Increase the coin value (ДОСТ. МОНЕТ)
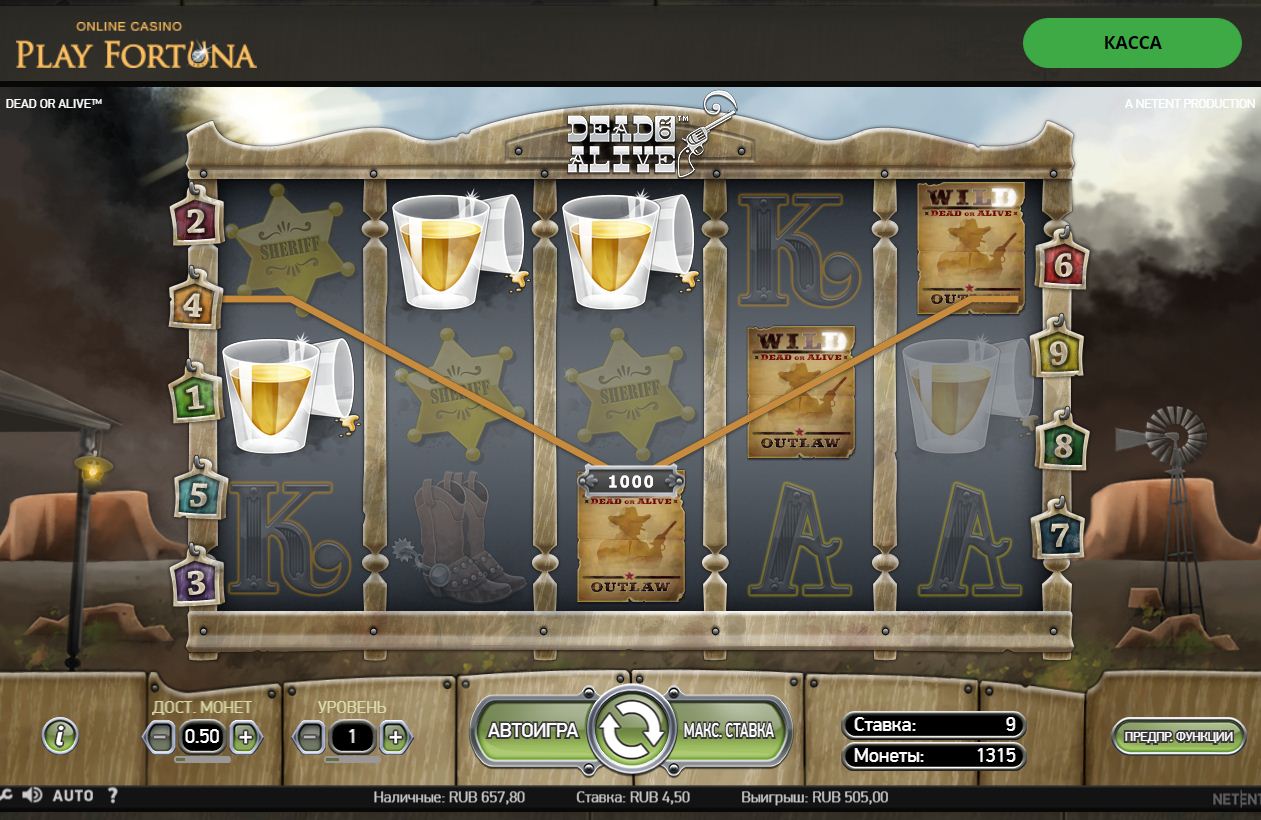The image size is (1261, 820). coord(245,738)
